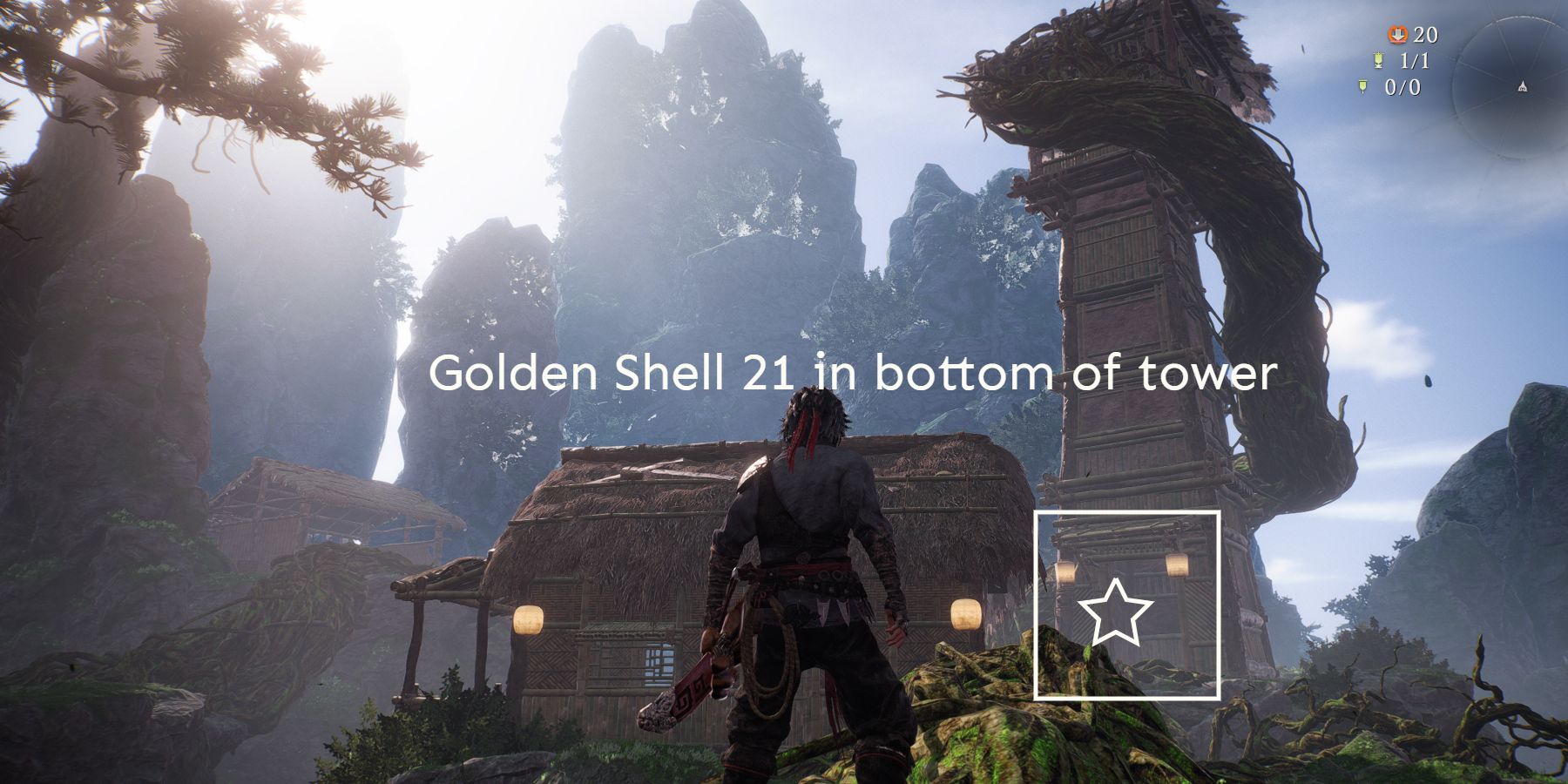Select the green lamp collectible icon showing 1/1
1568x784 pixels.
(1378, 61)
